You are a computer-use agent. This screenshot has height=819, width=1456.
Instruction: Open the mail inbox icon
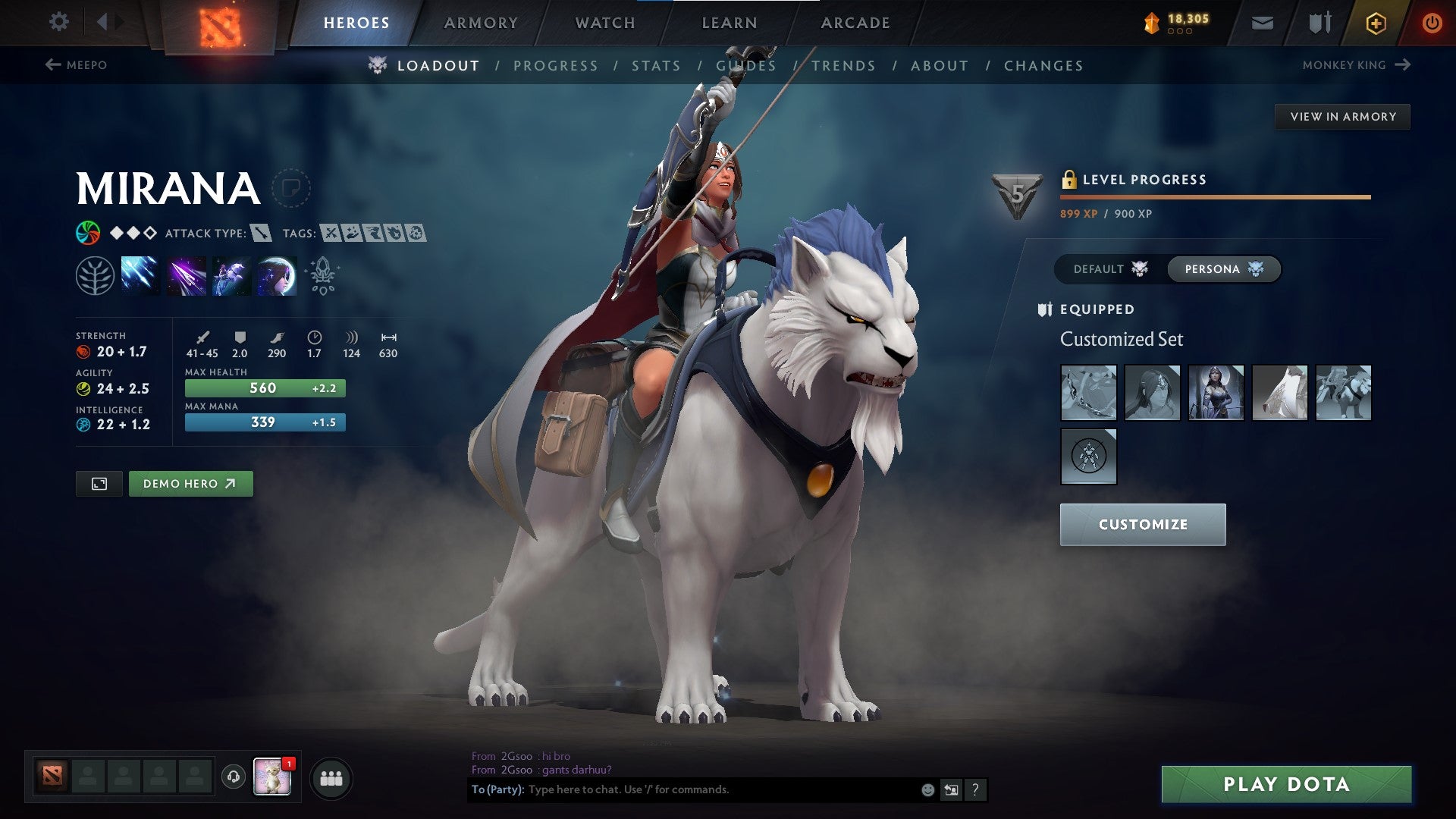coord(1262,22)
